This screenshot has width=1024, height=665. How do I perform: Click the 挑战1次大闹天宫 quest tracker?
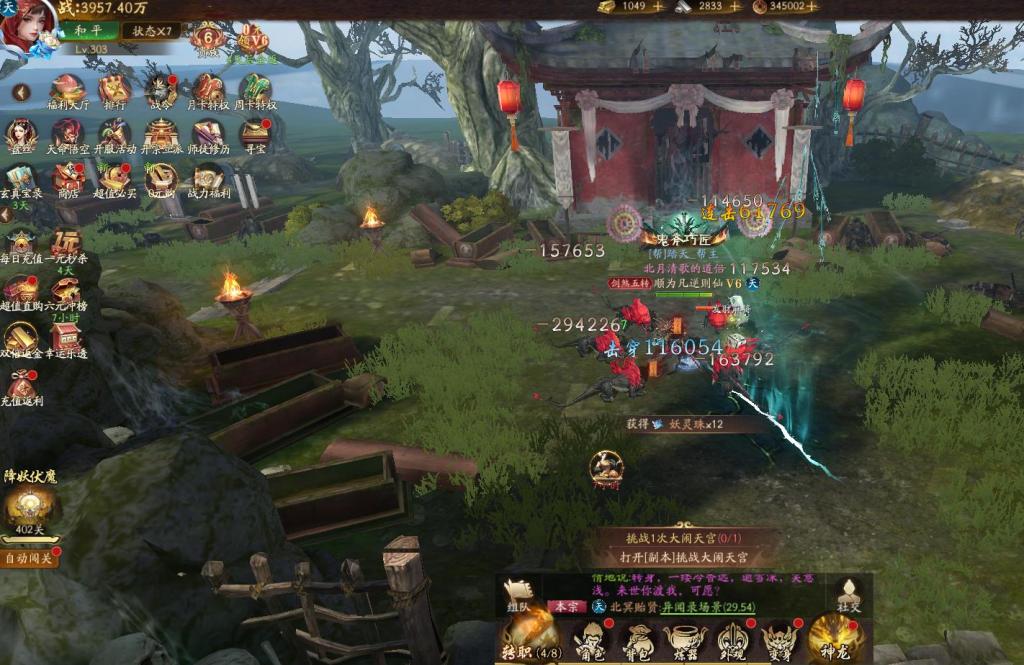tap(690, 537)
